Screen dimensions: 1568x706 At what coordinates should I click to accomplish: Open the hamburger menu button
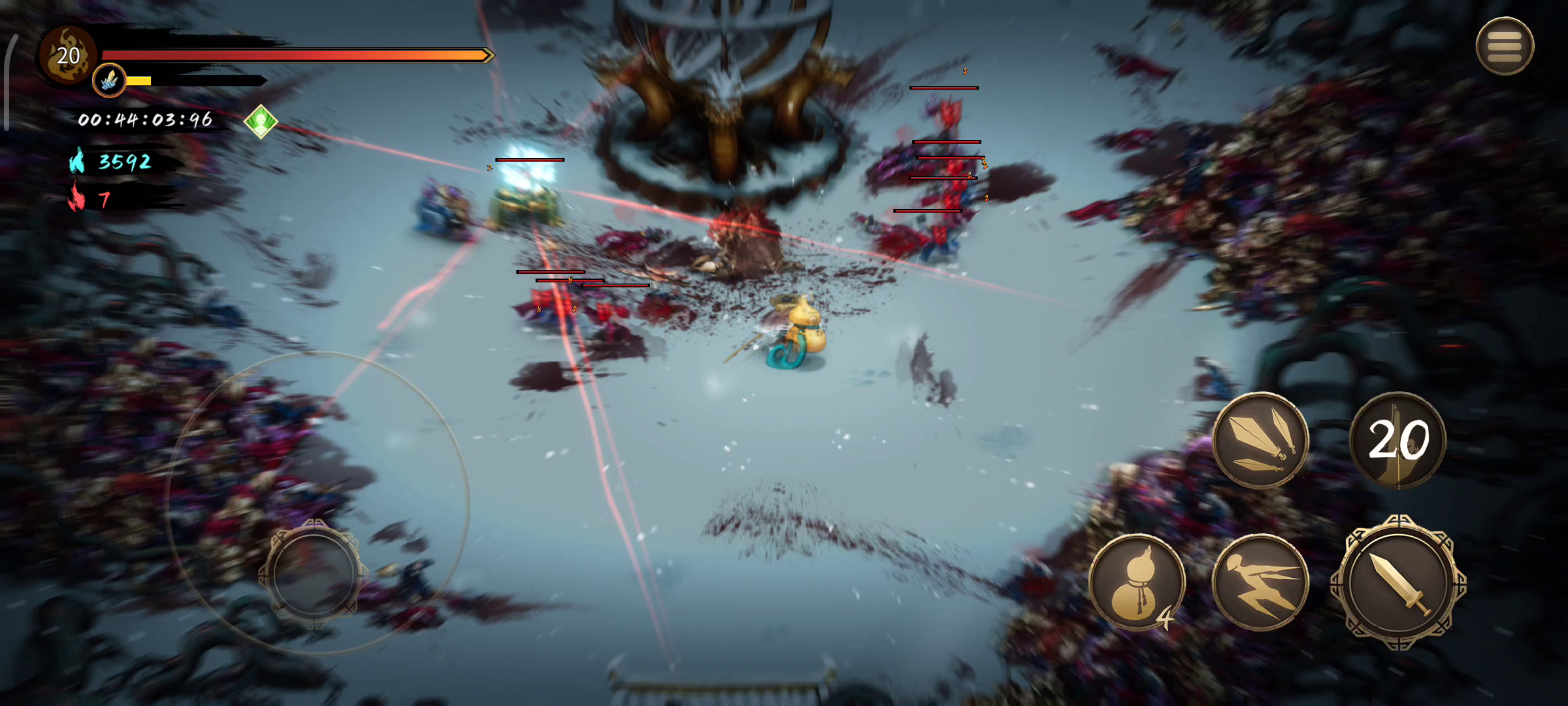(x=1504, y=46)
